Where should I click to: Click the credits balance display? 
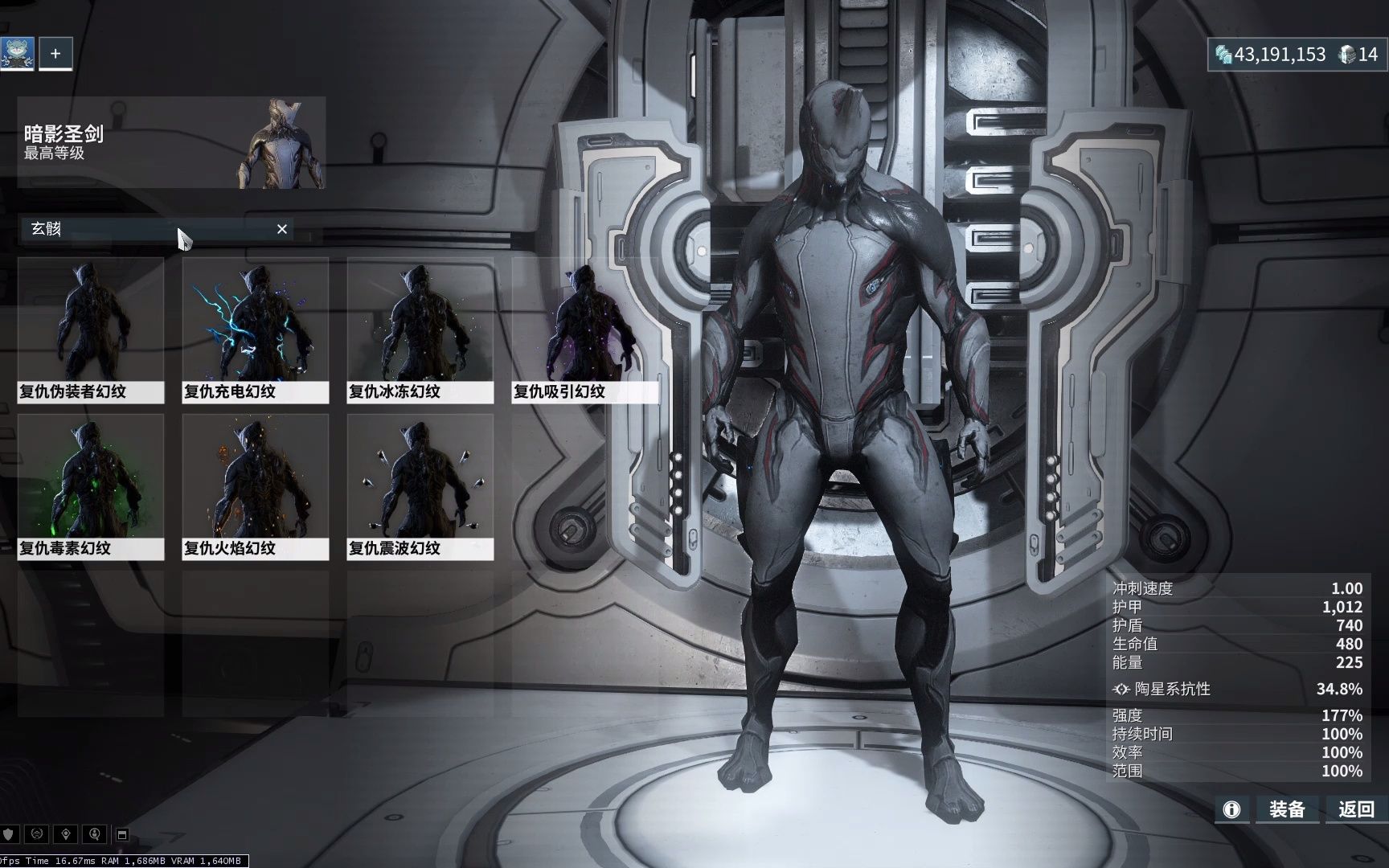pyautogui.click(x=1270, y=55)
